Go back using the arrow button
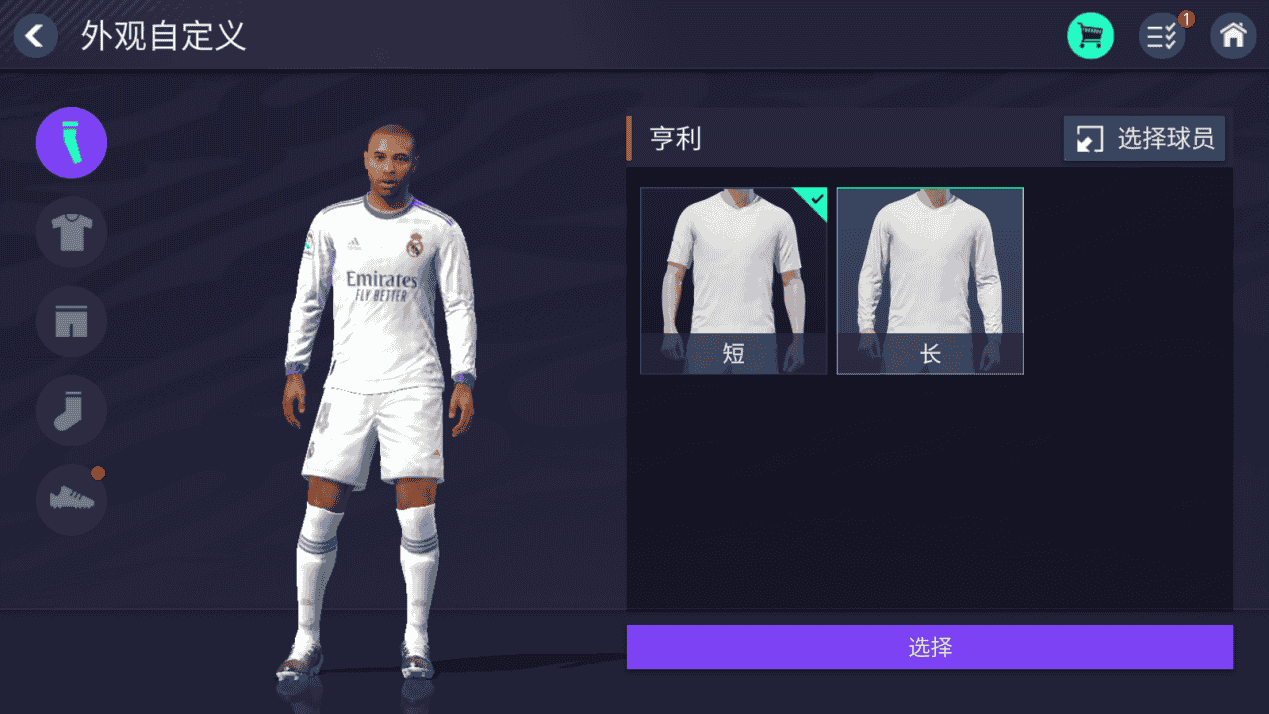Viewport: 1269px width, 714px height. (36, 37)
